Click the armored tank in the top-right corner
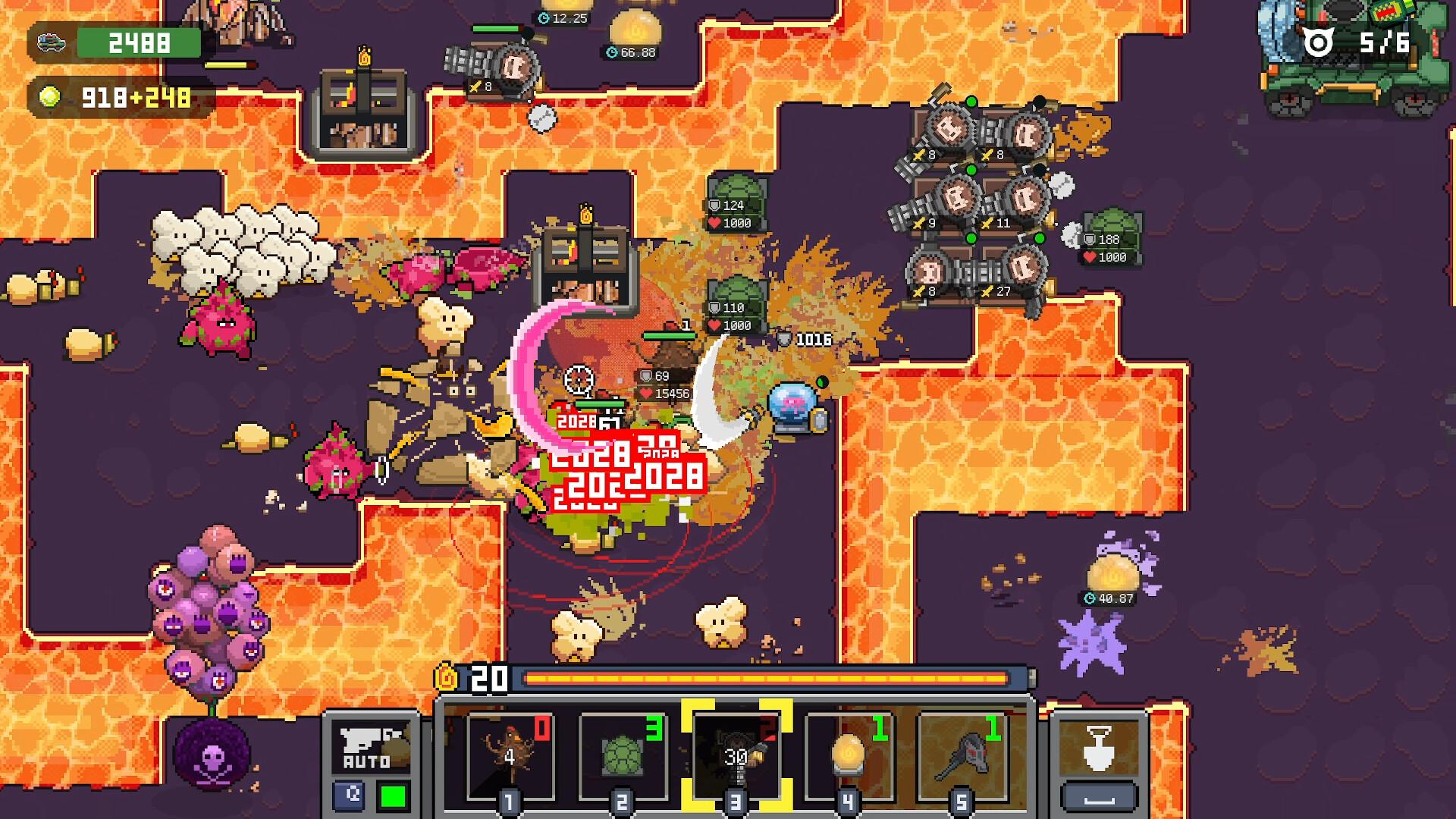1456x819 pixels. click(1357, 57)
